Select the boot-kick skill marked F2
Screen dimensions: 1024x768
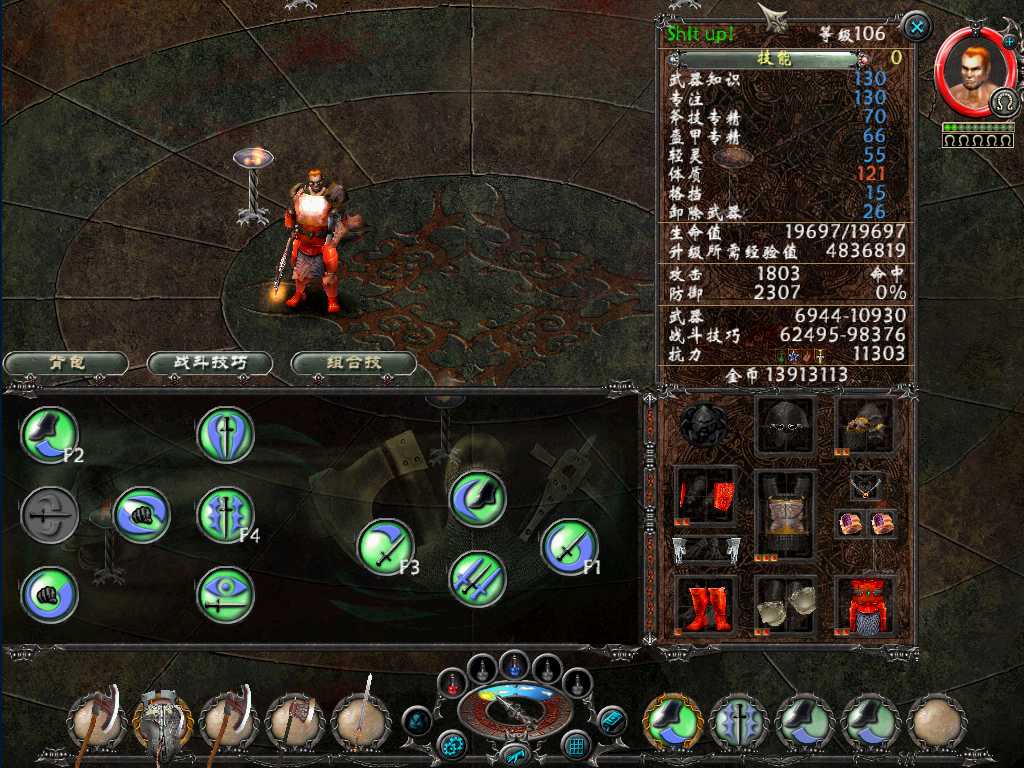pos(50,434)
